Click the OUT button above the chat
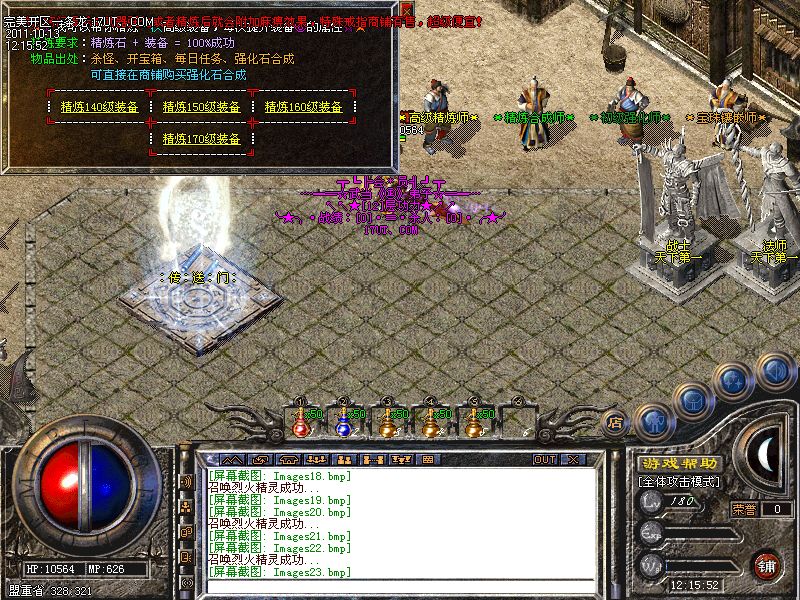 tap(545, 459)
